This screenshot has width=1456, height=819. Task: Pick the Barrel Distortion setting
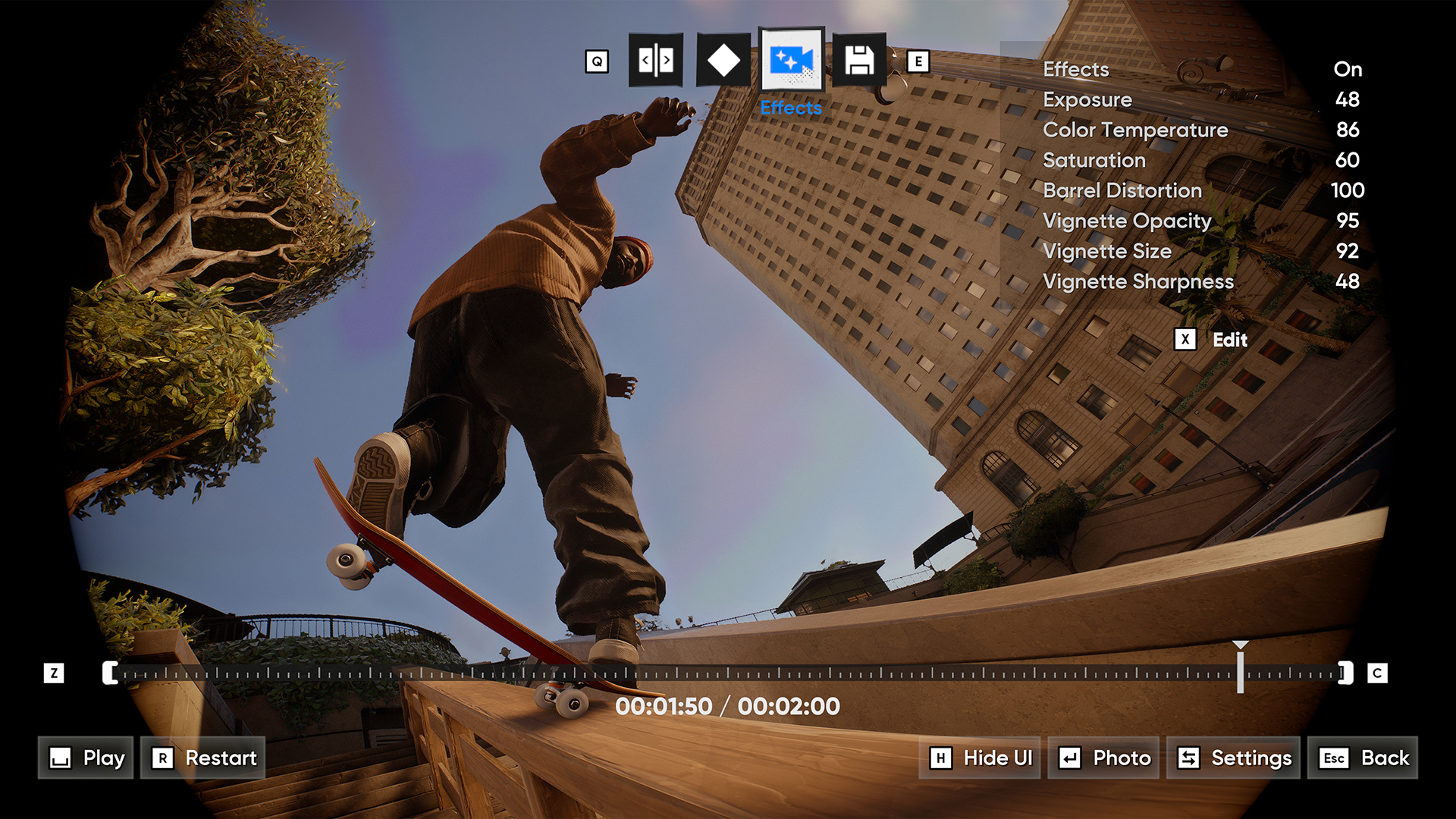tap(1202, 190)
